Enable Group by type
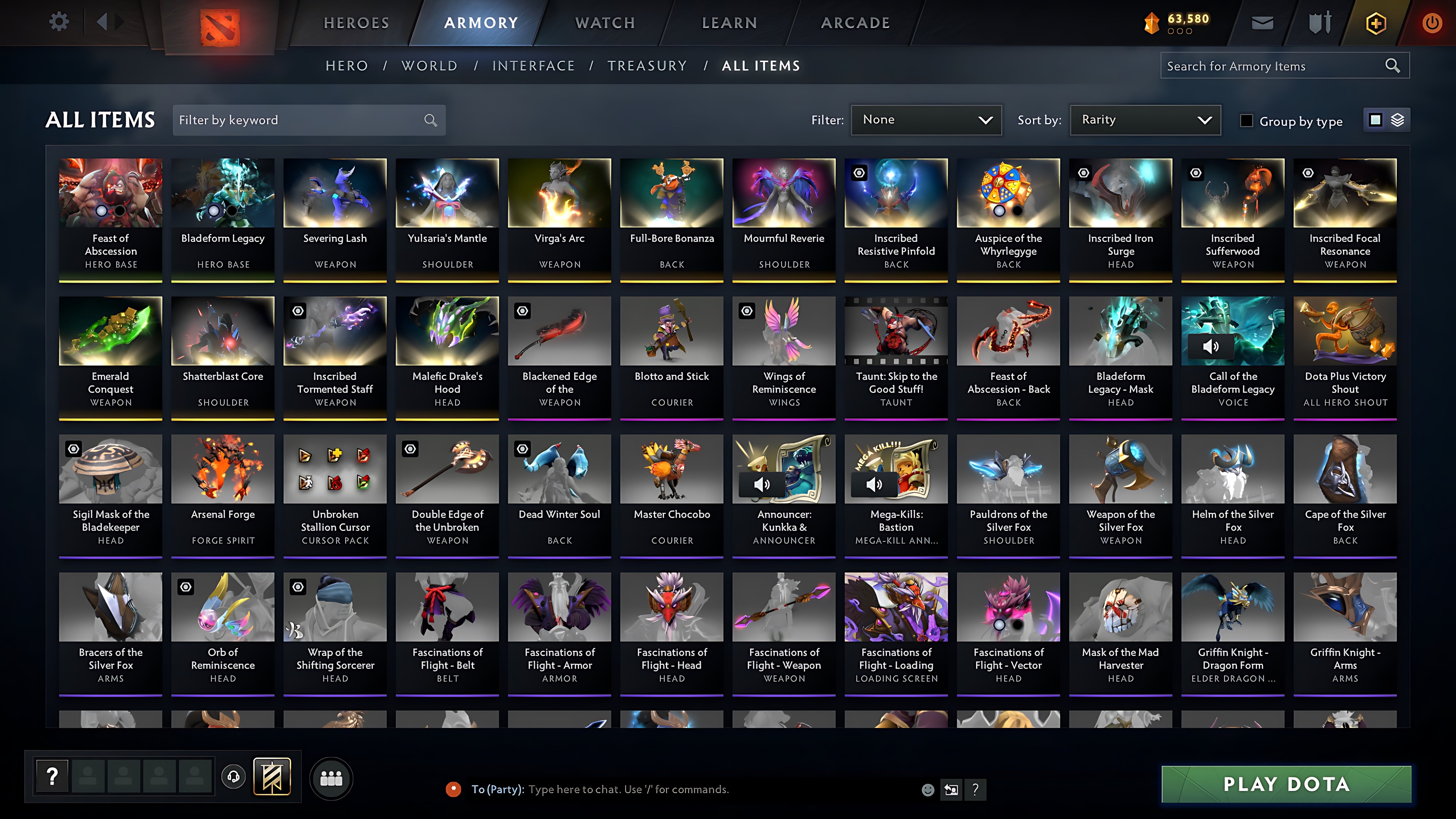 1246,120
